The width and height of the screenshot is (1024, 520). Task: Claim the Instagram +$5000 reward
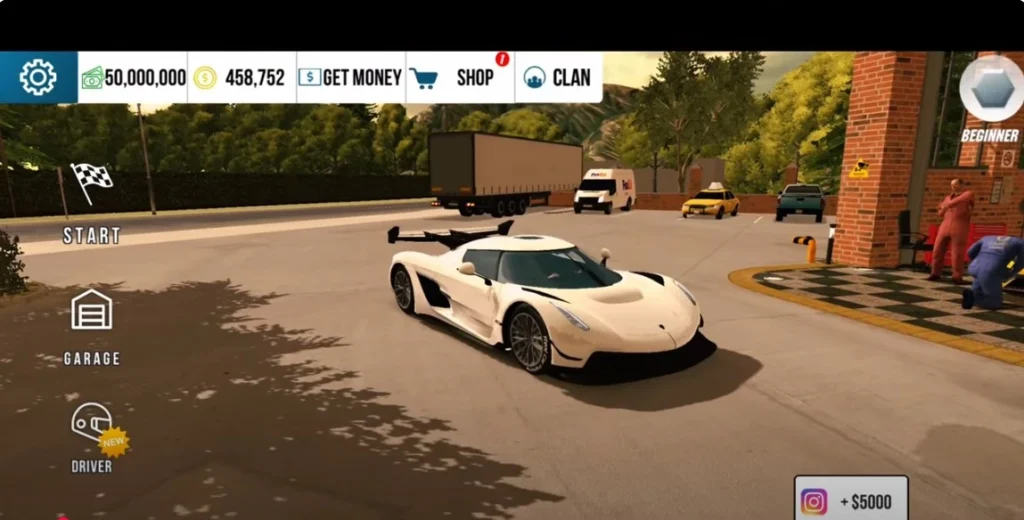[851, 500]
